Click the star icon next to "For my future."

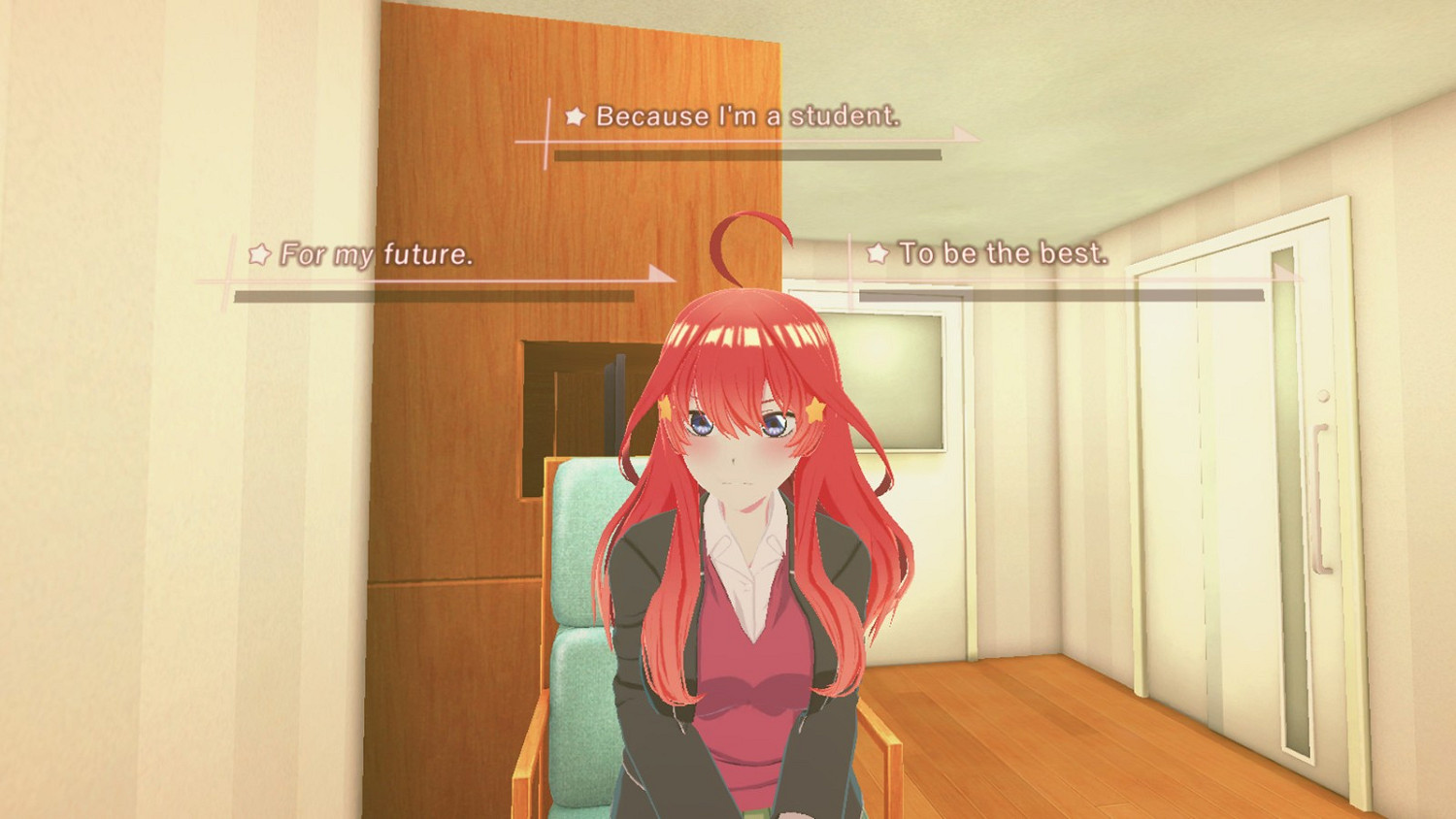tap(257, 256)
